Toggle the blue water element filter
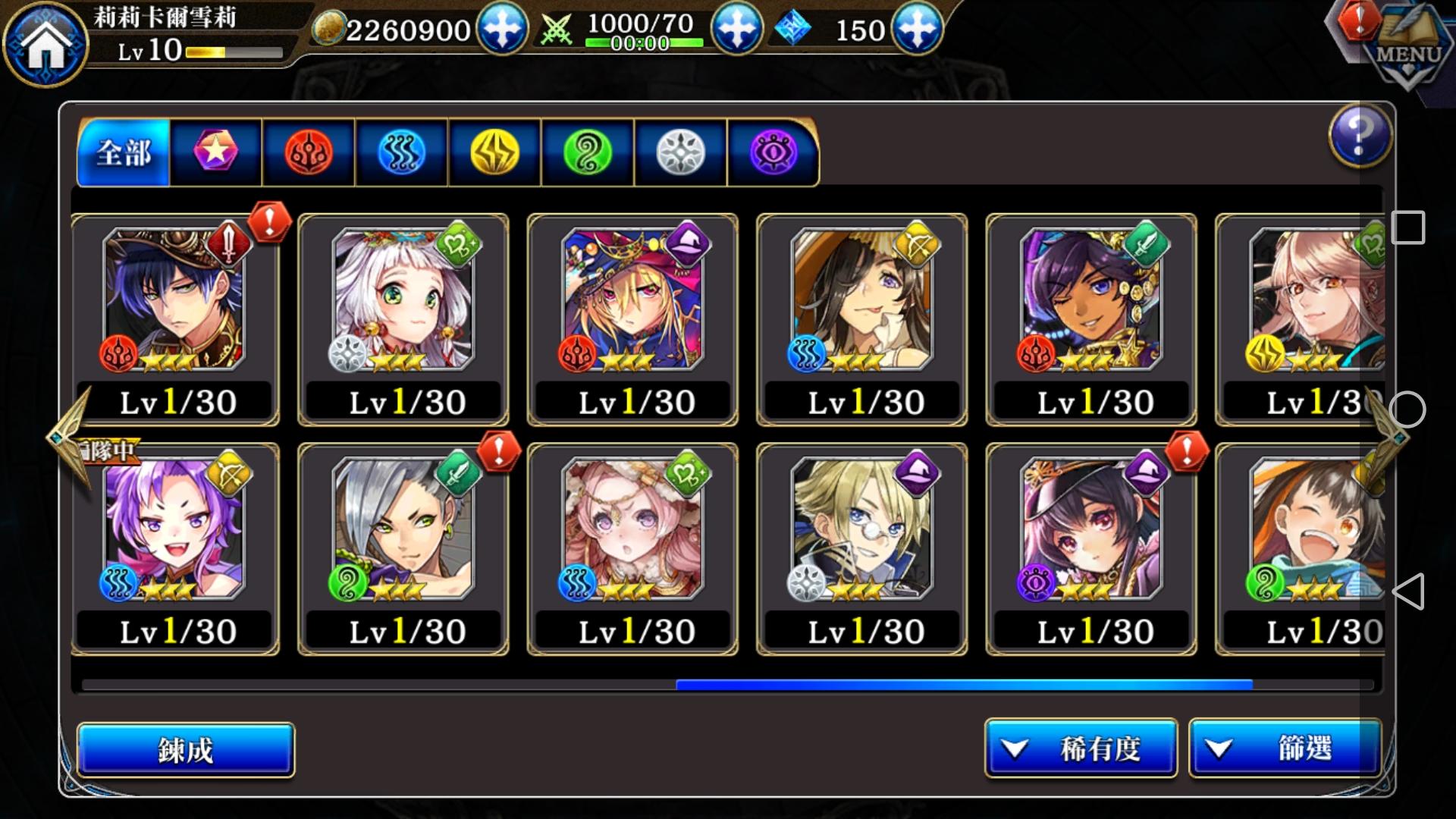 click(x=402, y=151)
